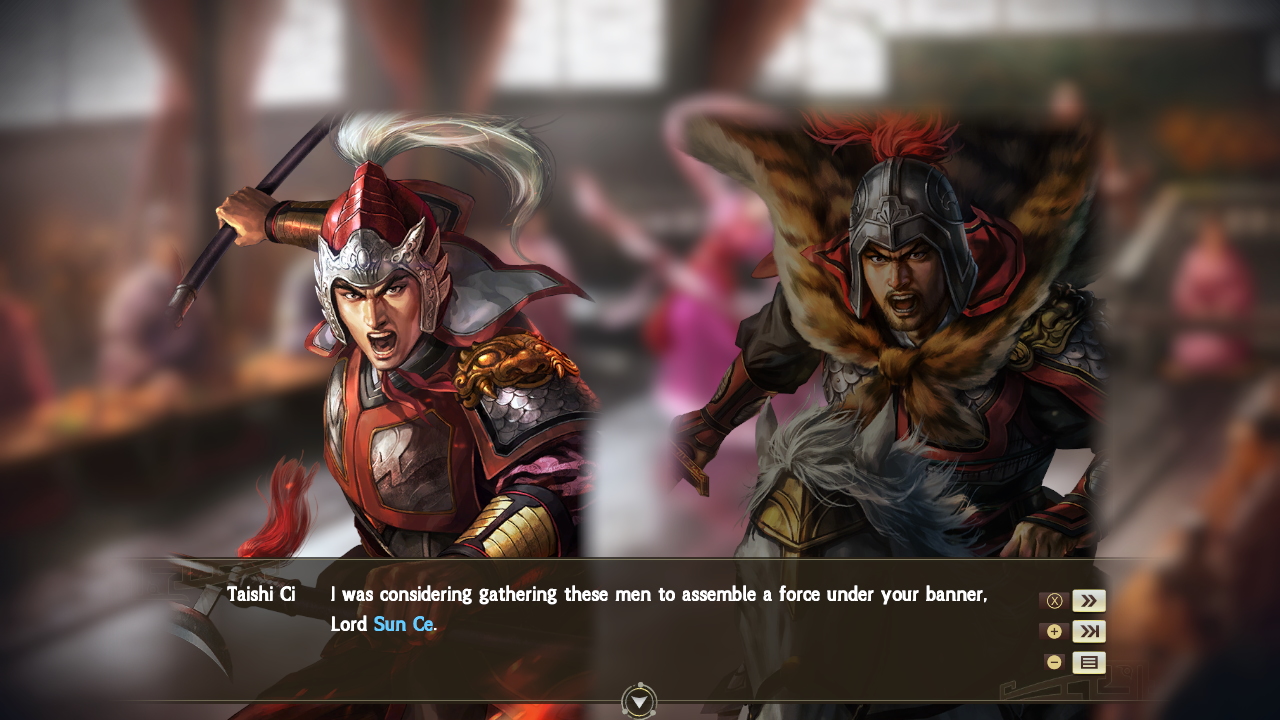Screen dimensions: 1280x720
Task: Click the circular down-arrow advance indicator
Action: (637, 703)
